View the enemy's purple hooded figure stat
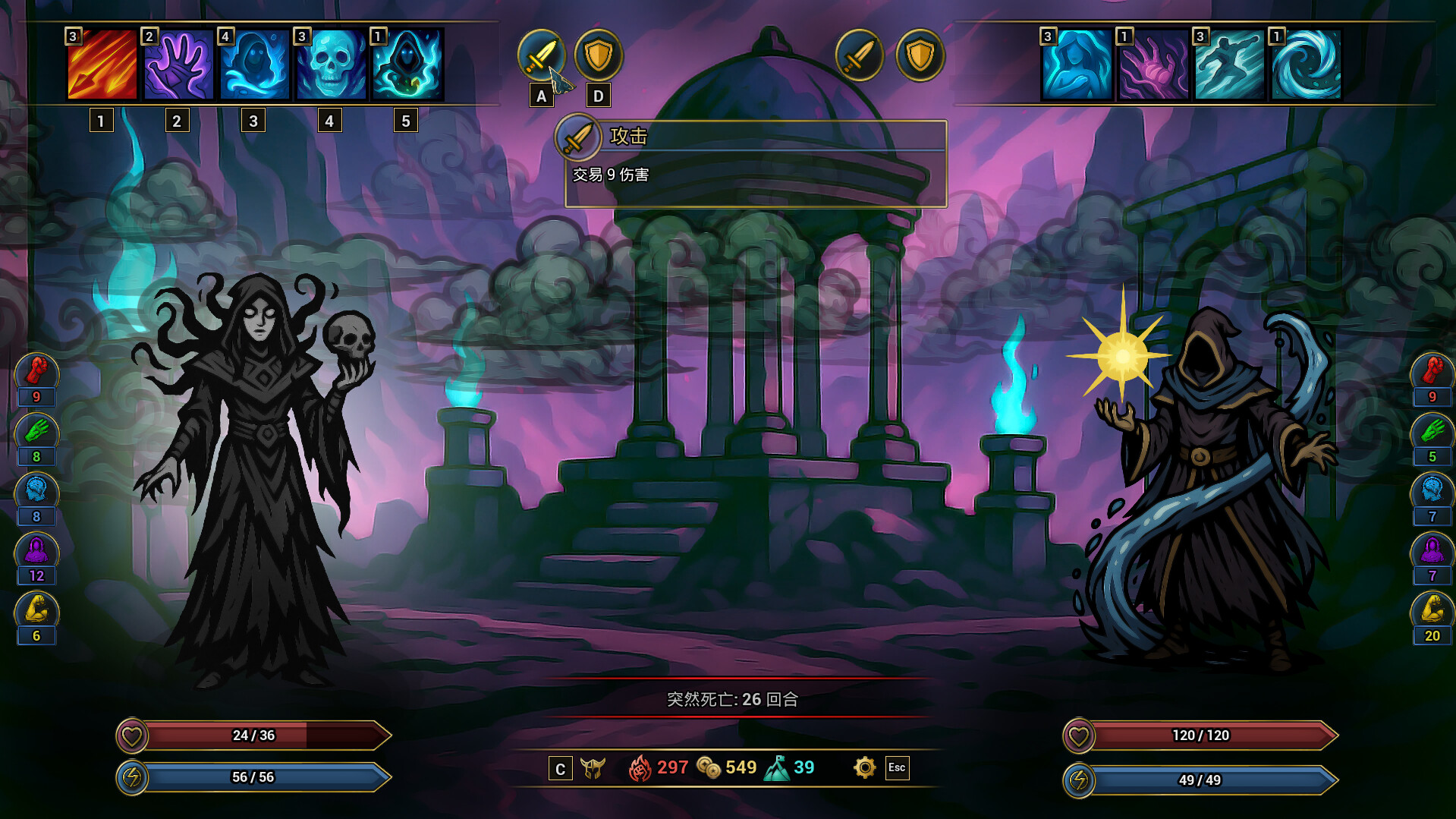The width and height of the screenshot is (1456, 819). click(x=1432, y=551)
